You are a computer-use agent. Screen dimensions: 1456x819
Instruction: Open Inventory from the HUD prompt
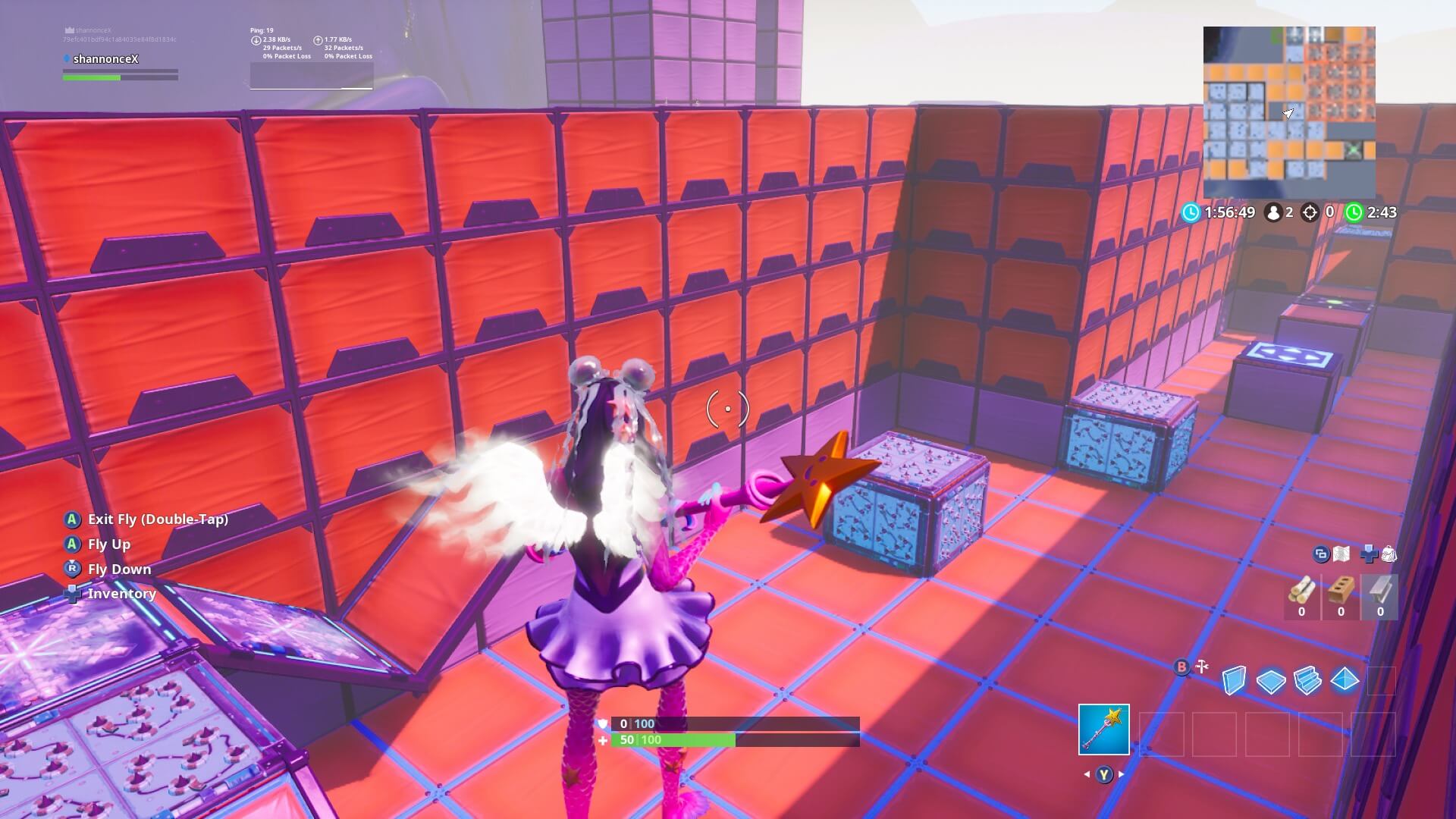[122, 593]
